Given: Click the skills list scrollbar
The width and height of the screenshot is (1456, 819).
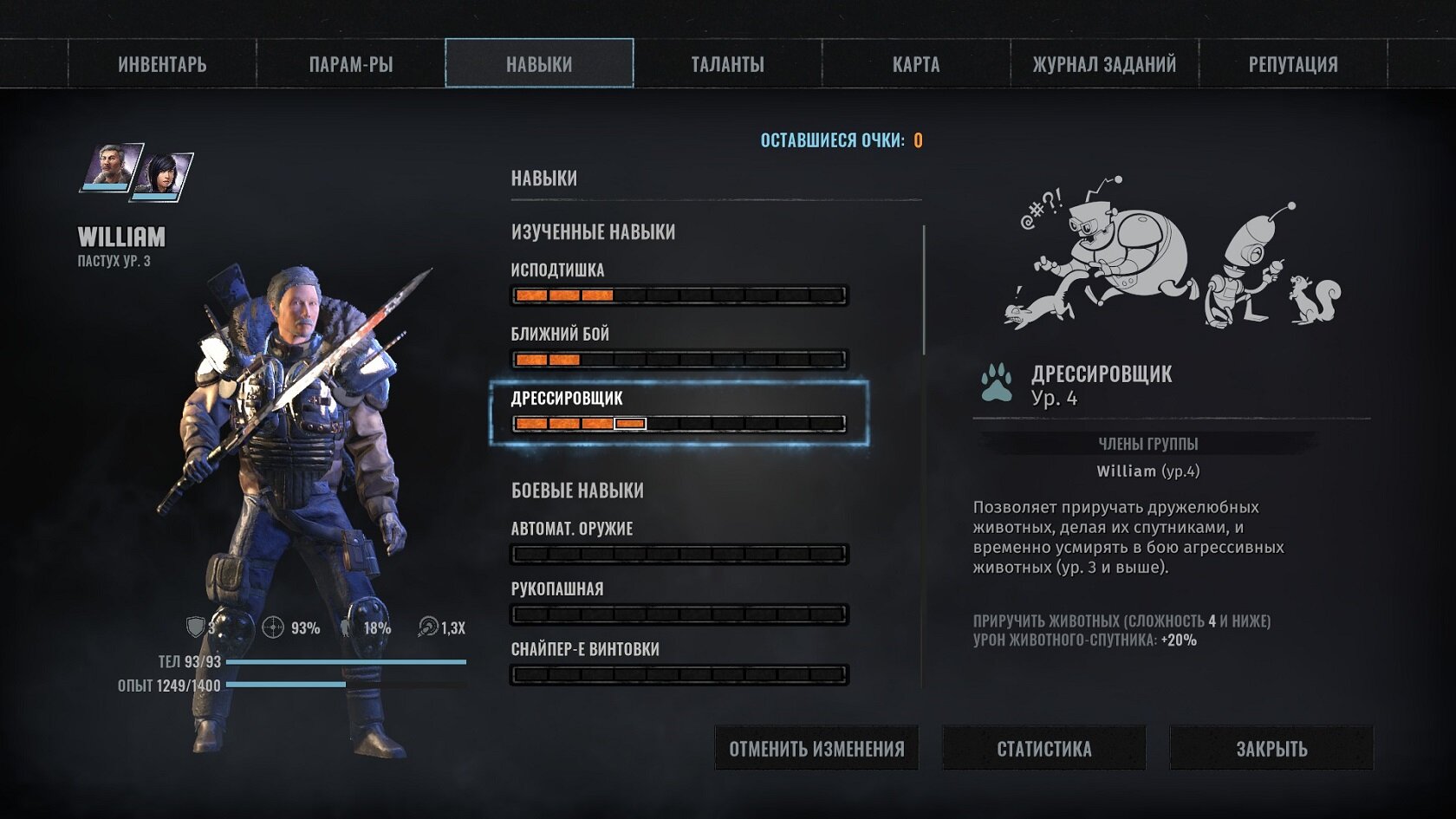Looking at the screenshot, I should [924, 290].
